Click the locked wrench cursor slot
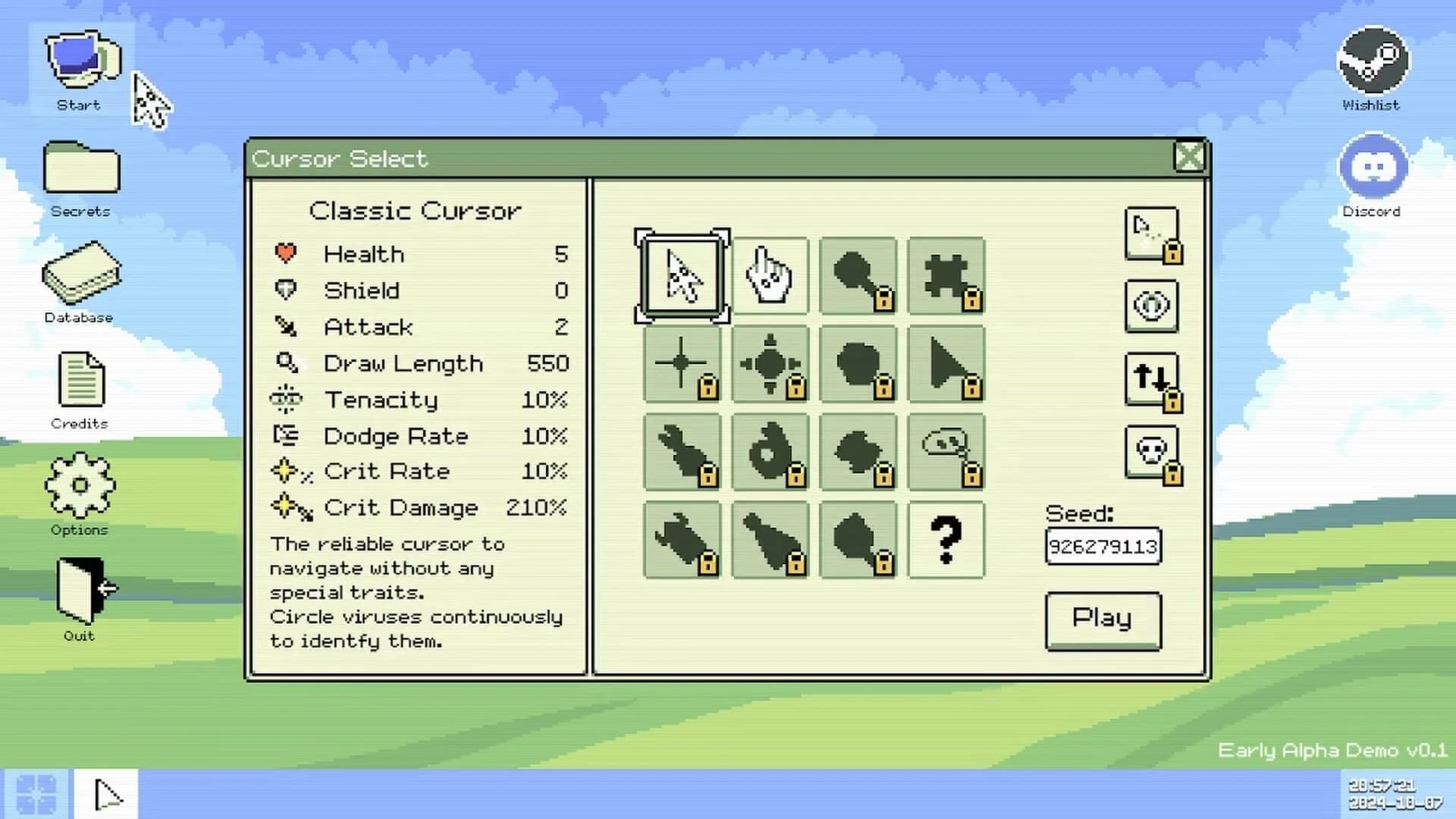This screenshot has width=1456, height=819. 680,452
